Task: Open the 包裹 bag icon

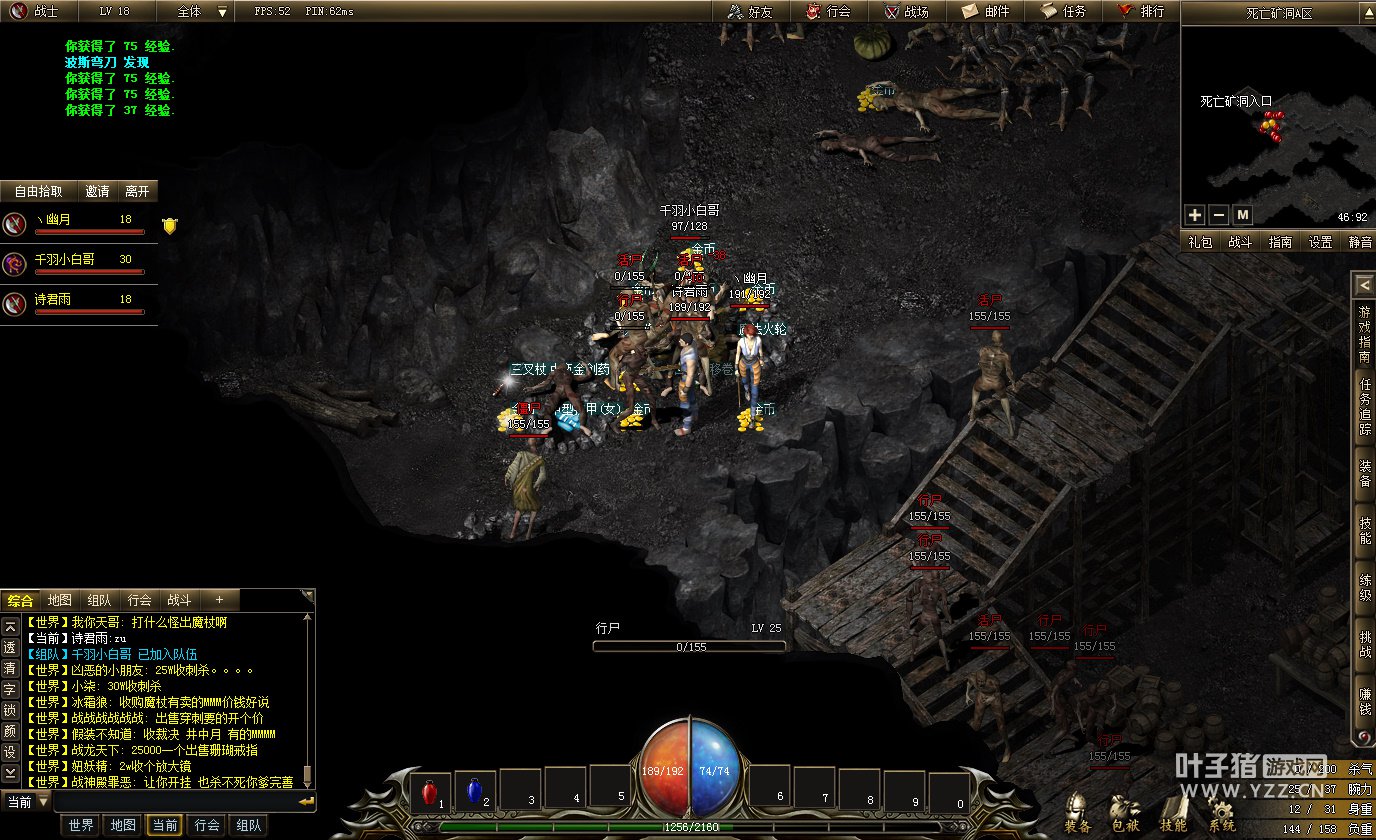Action: (x=1126, y=812)
